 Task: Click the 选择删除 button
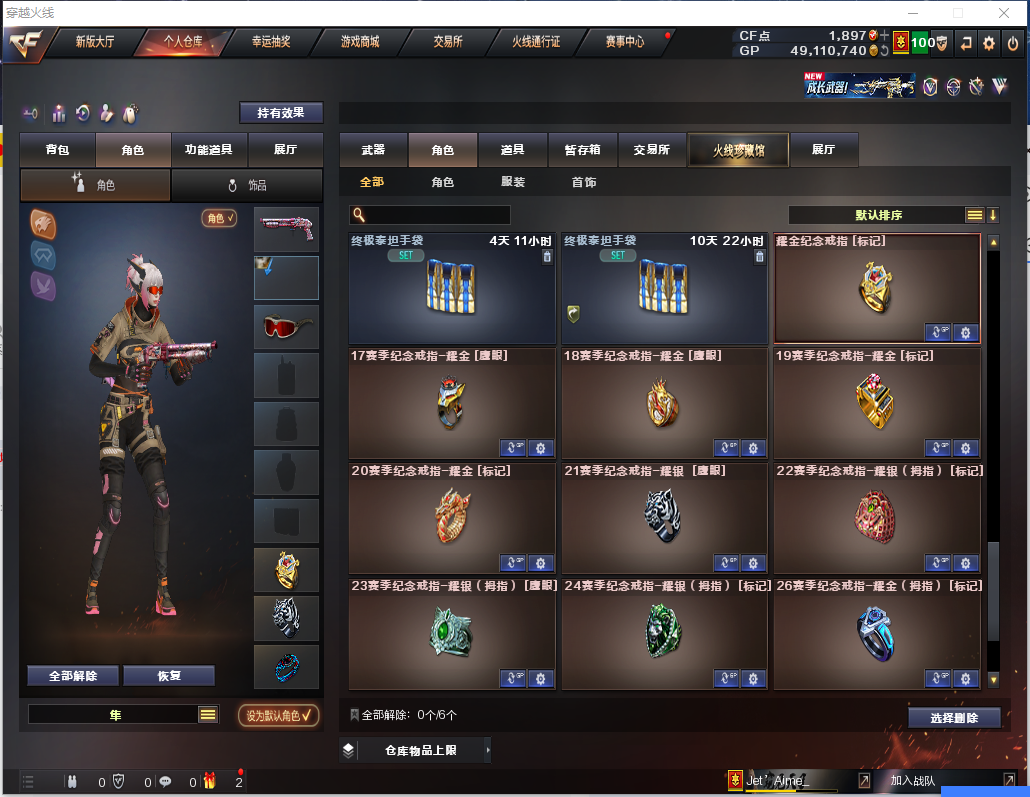(955, 718)
